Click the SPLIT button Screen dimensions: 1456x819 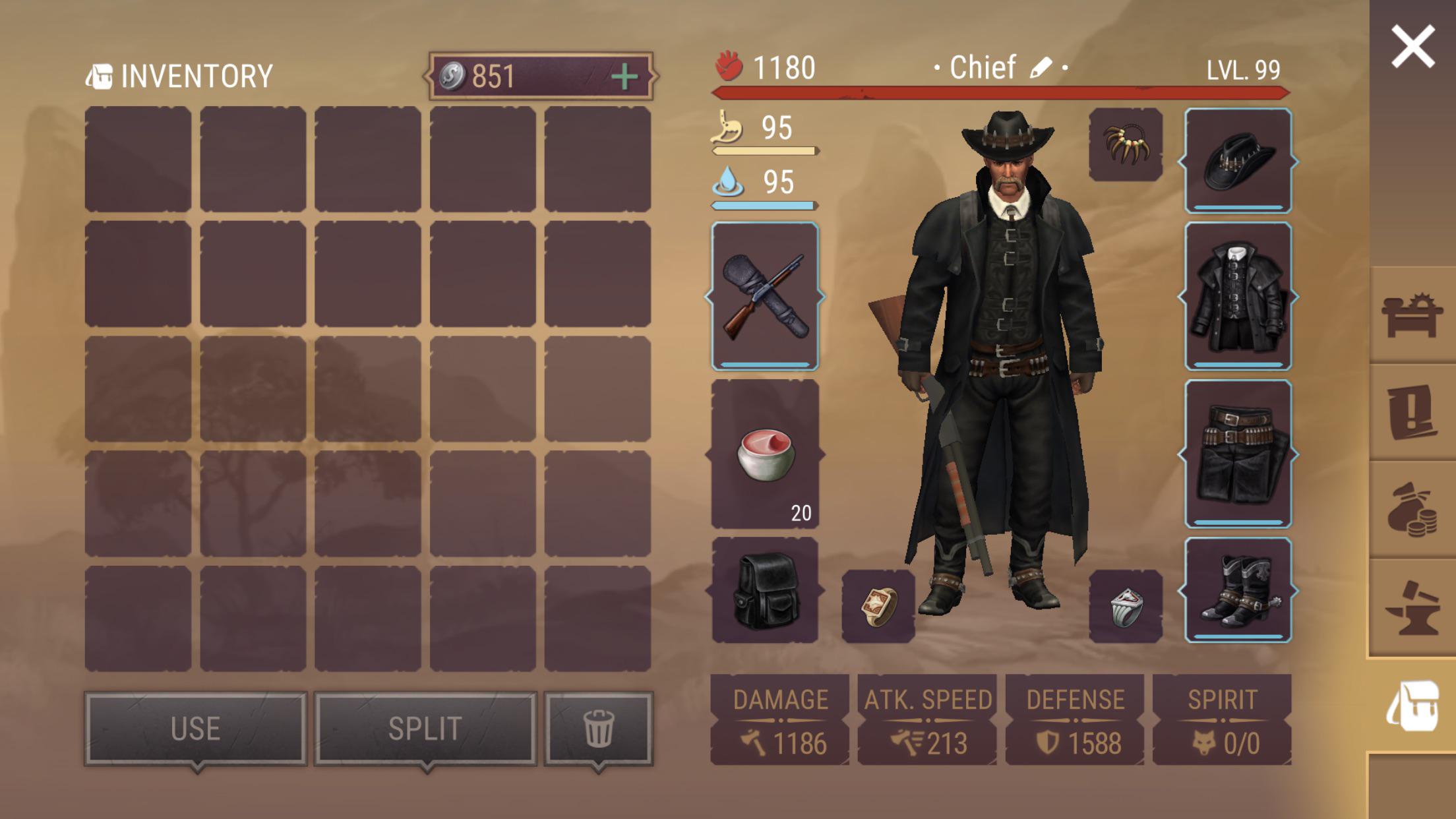pos(425,729)
